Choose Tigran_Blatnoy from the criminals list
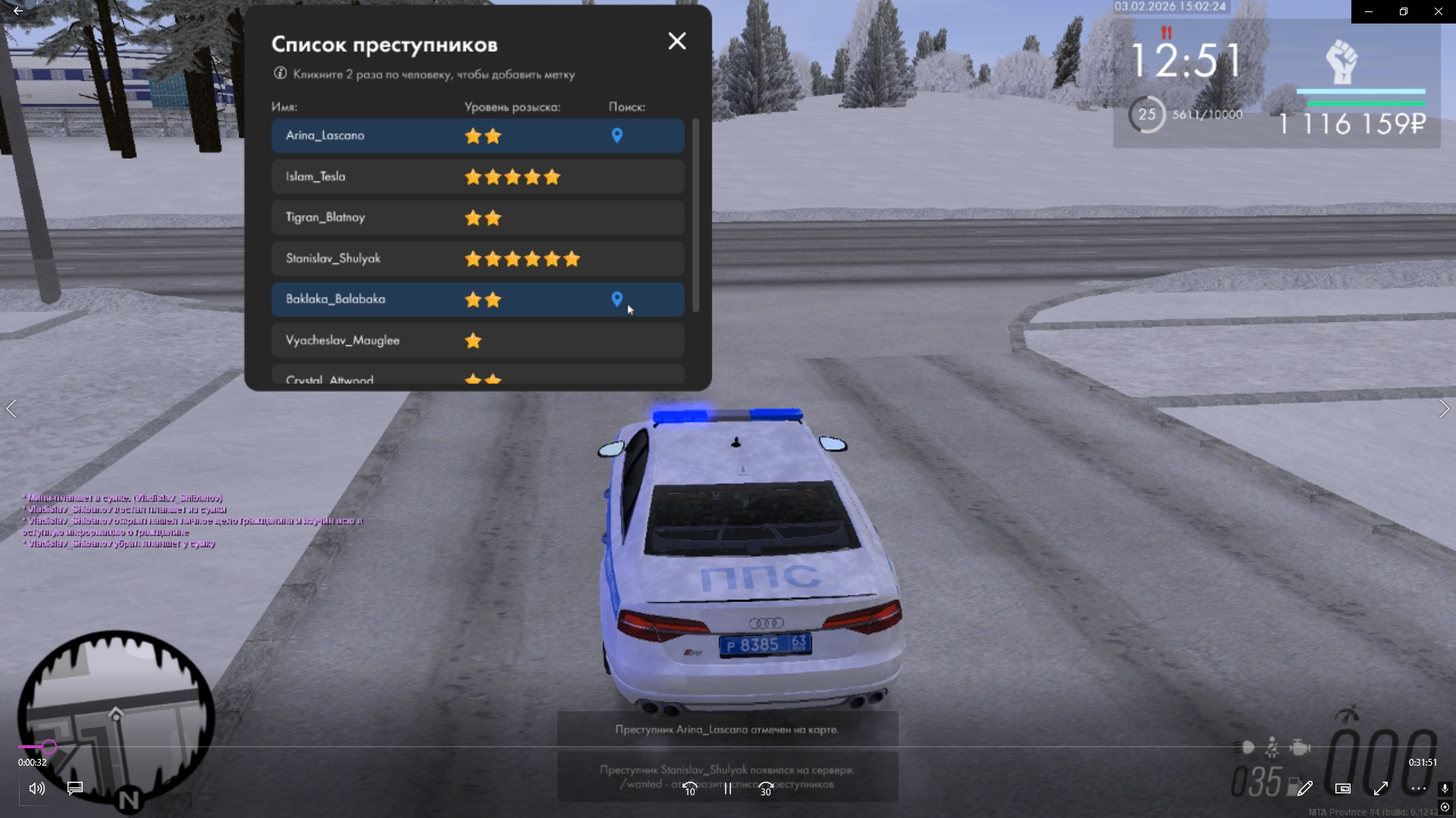Screen dimensions: 1456x818 (325, 218)
